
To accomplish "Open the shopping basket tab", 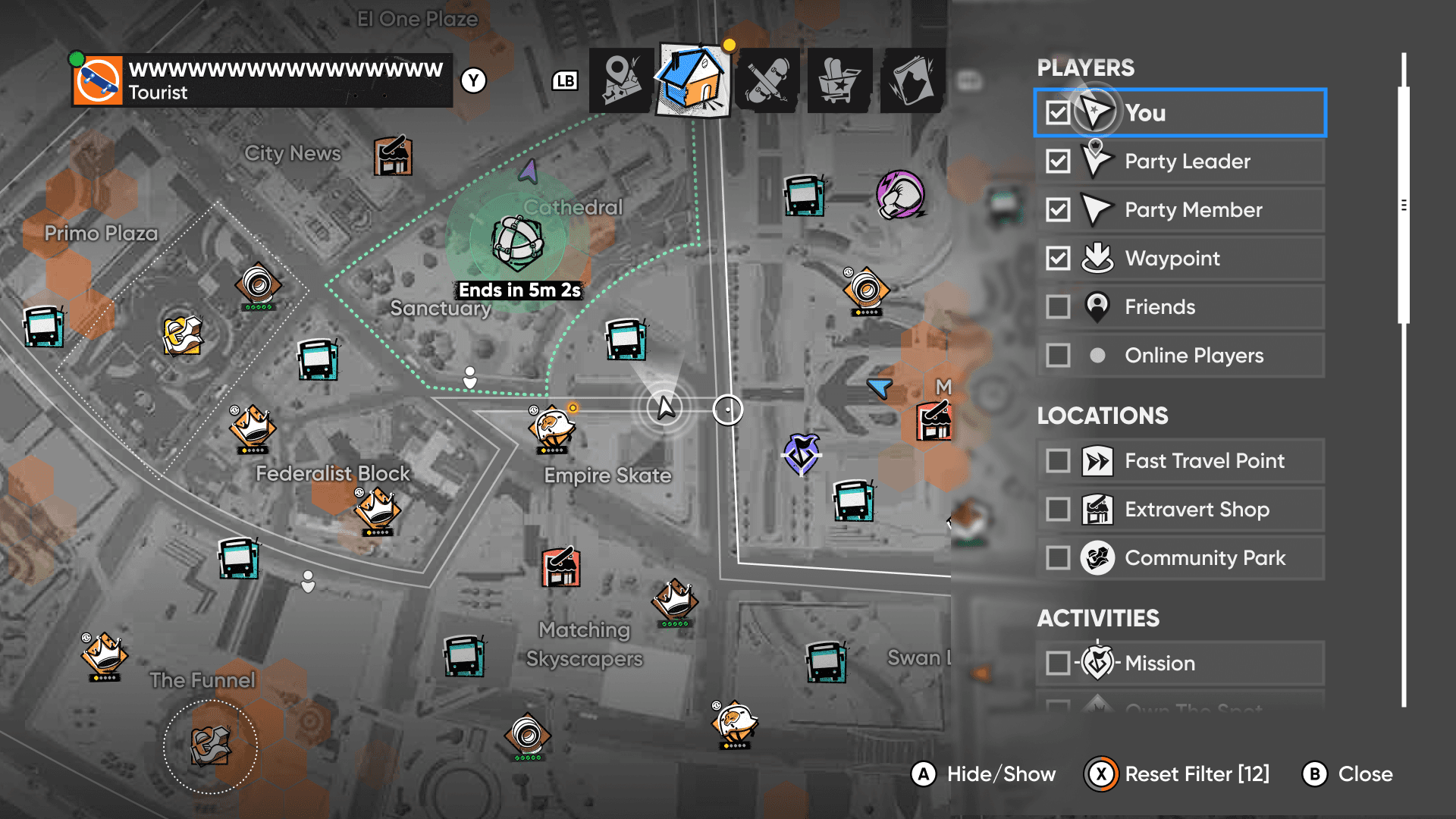I will (839, 80).
